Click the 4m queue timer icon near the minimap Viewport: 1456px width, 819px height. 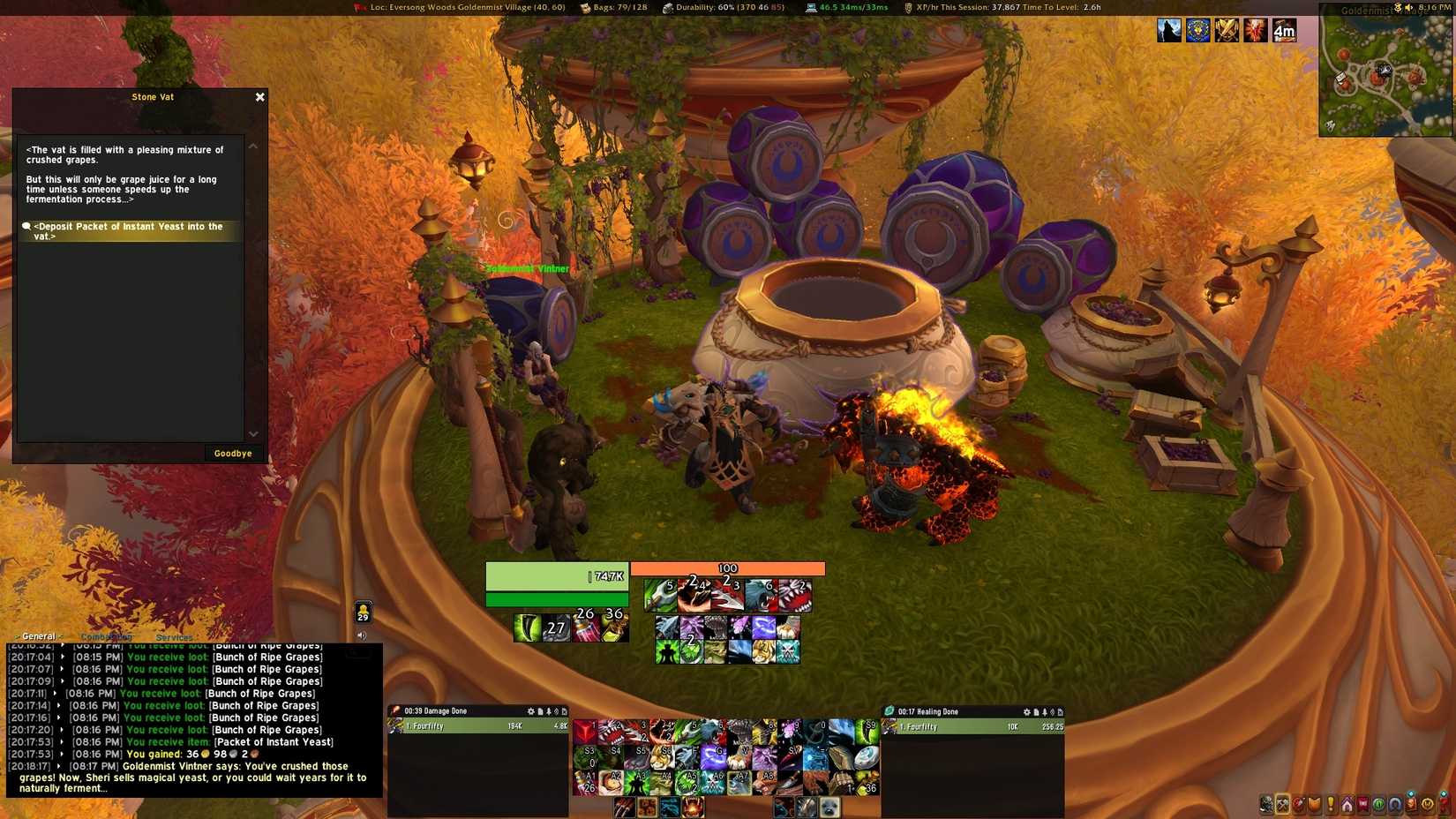1285,31
